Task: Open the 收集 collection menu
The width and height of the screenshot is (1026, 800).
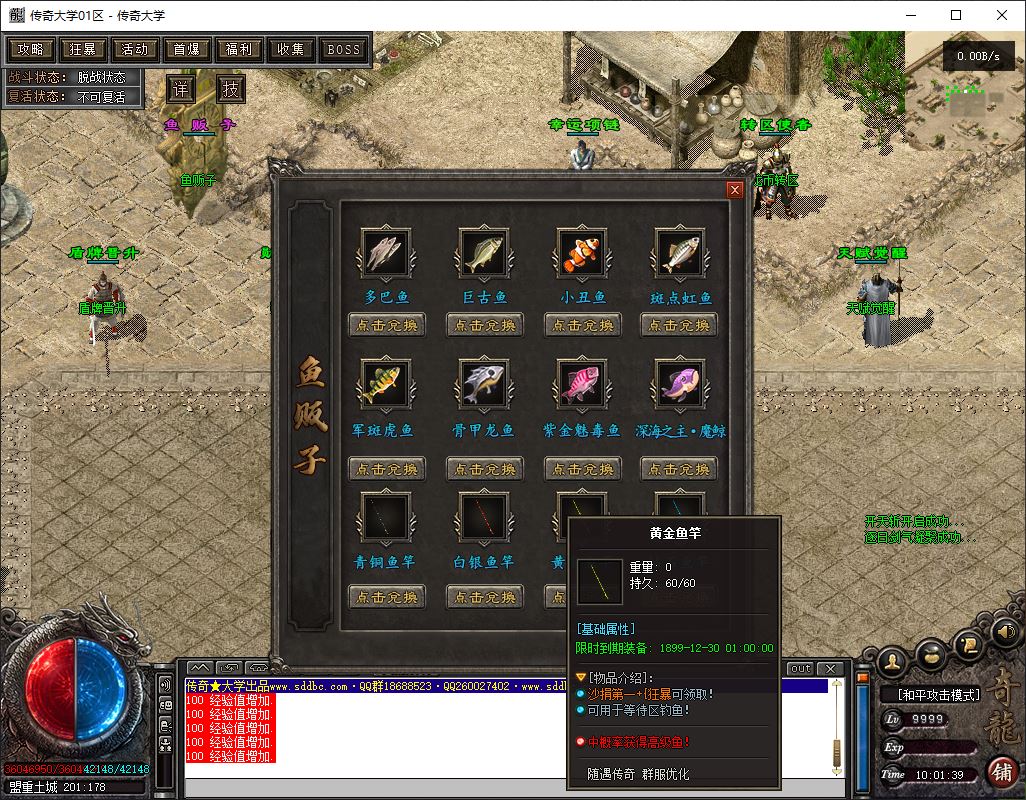Action: (x=291, y=49)
